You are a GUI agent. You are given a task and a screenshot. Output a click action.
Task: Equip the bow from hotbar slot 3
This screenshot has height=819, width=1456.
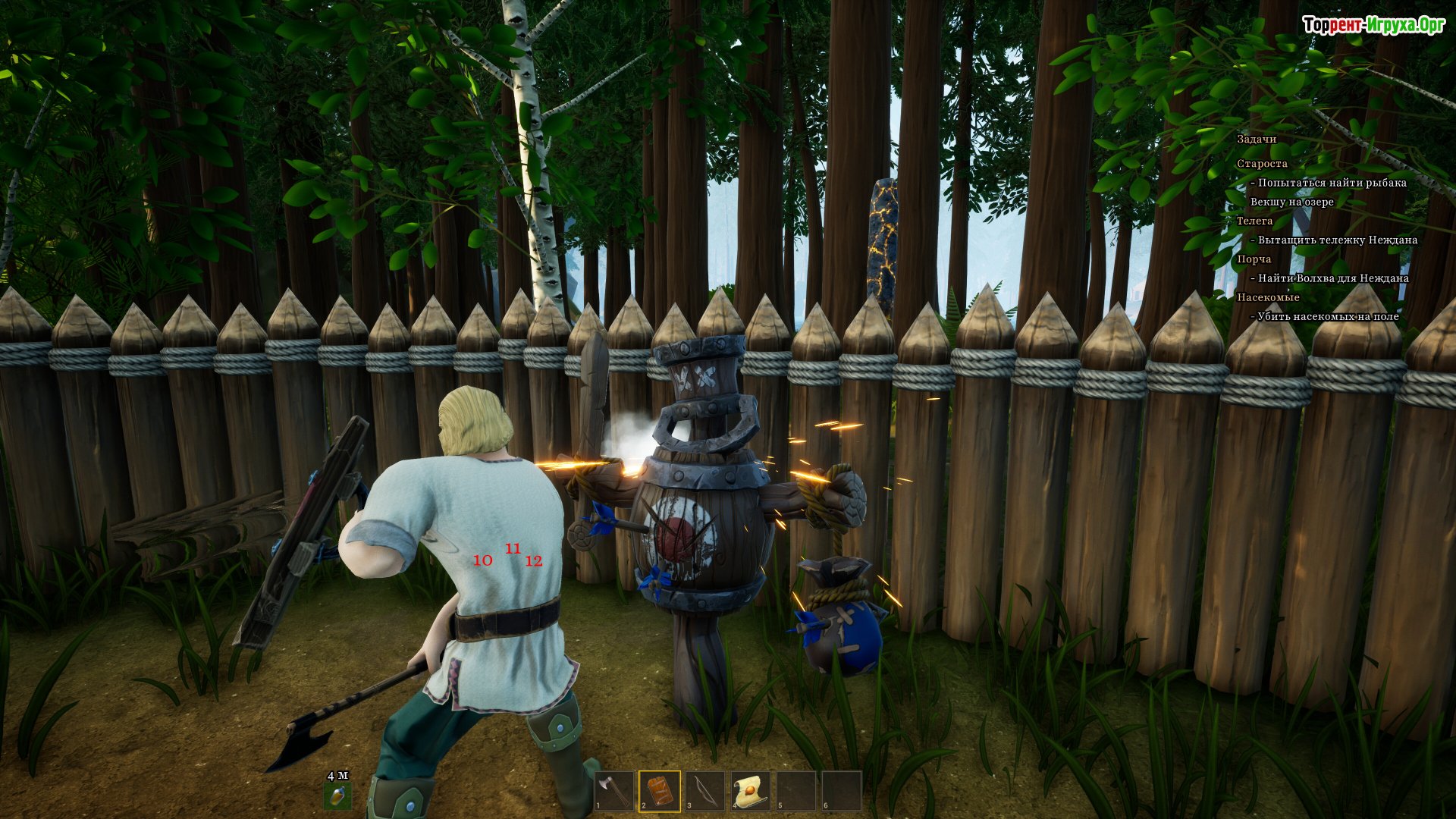point(705,791)
